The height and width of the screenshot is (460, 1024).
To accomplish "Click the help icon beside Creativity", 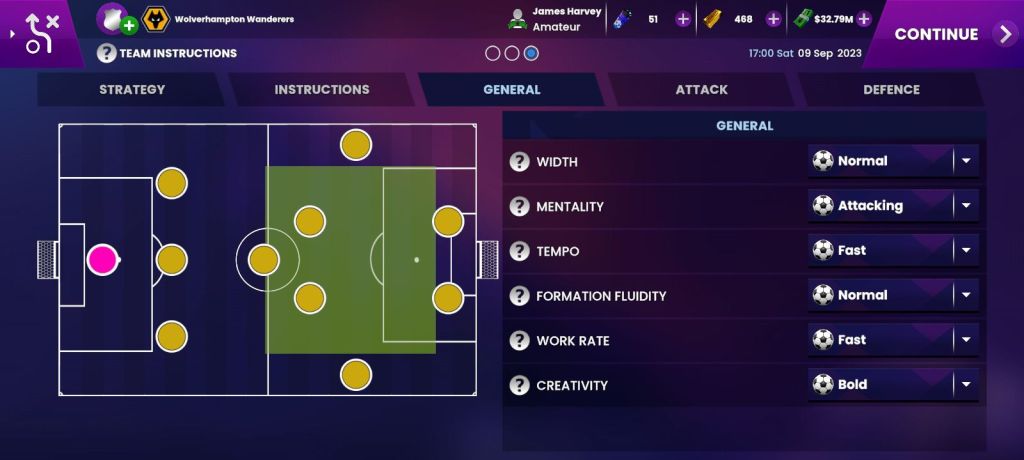I will (x=519, y=385).
